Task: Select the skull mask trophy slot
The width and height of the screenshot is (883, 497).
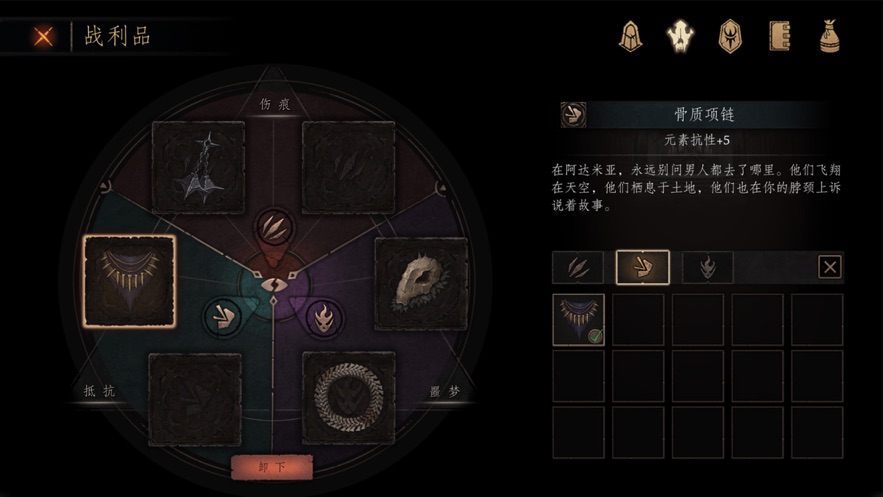Action: tap(421, 283)
